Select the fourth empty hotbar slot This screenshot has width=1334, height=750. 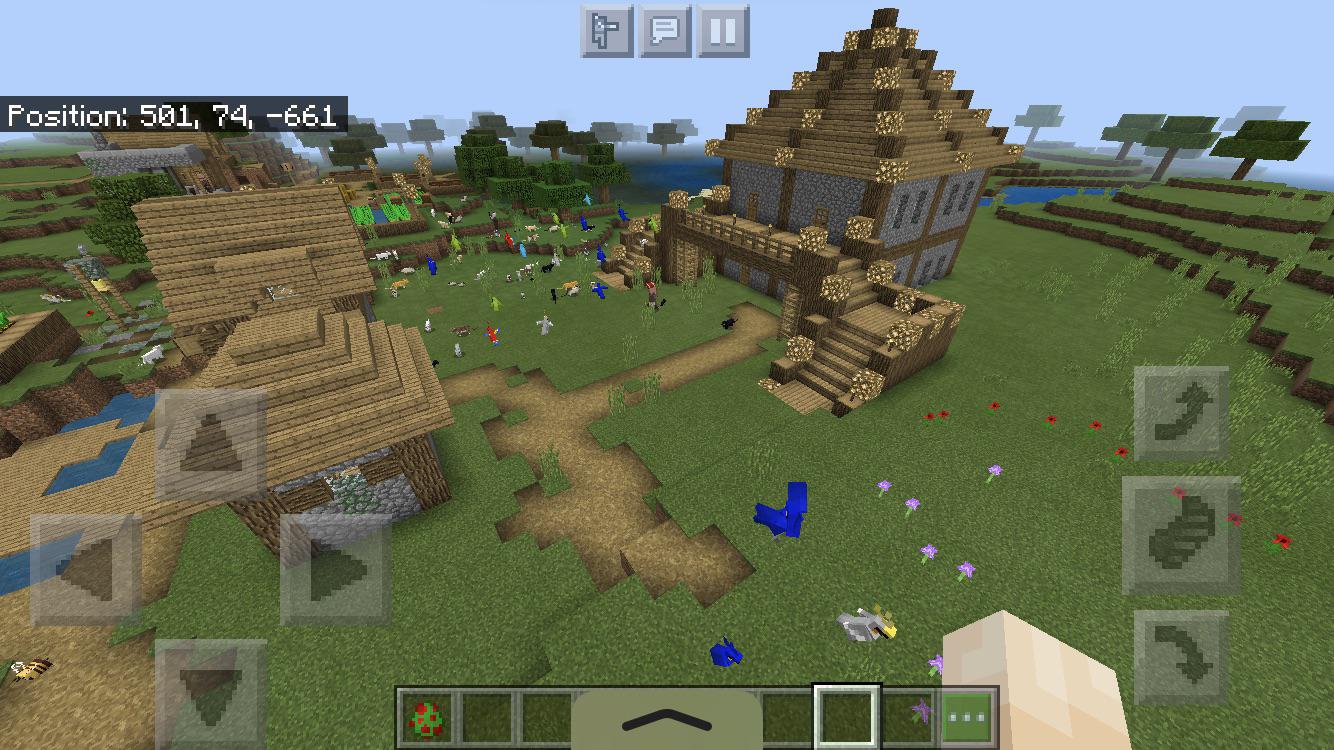[781, 716]
